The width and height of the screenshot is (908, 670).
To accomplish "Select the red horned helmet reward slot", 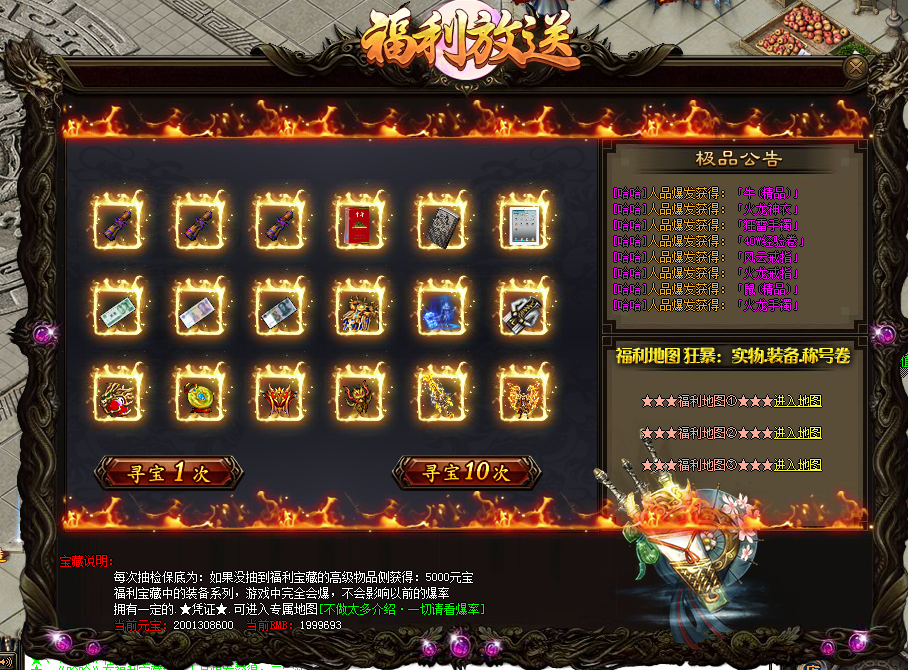I will (x=279, y=394).
